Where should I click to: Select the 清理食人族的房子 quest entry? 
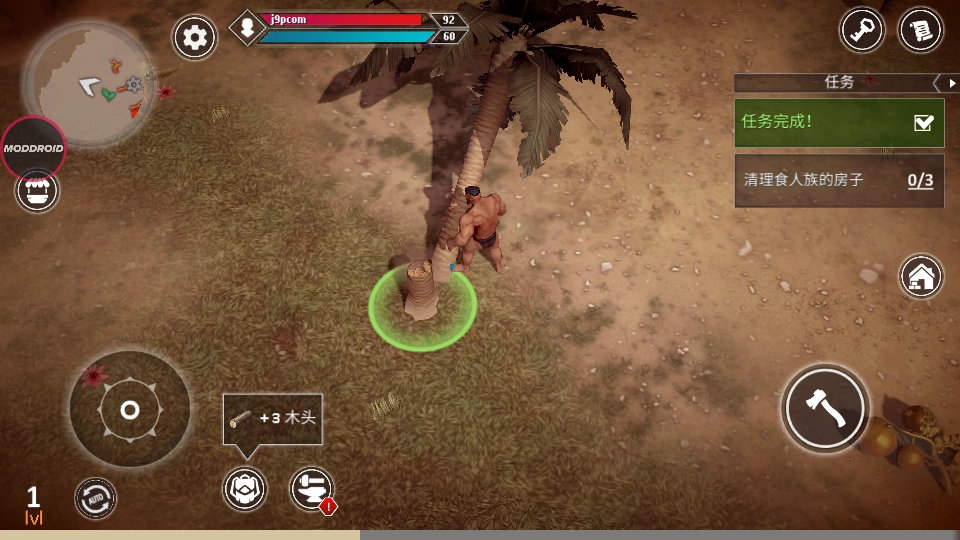pyautogui.click(x=839, y=181)
